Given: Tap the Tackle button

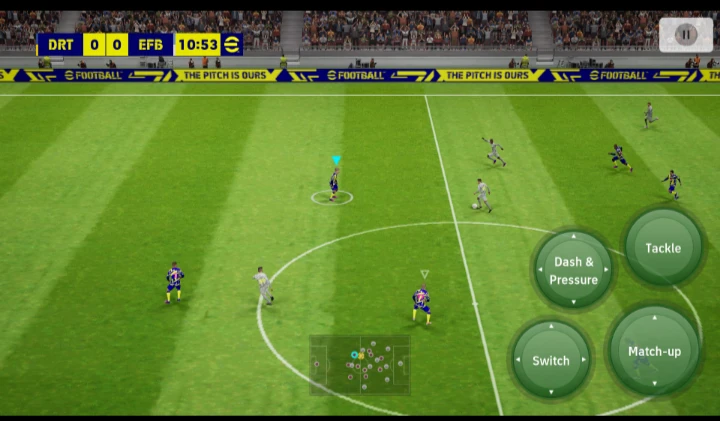Looking at the screenshot, I should click(x=663, y=247).
